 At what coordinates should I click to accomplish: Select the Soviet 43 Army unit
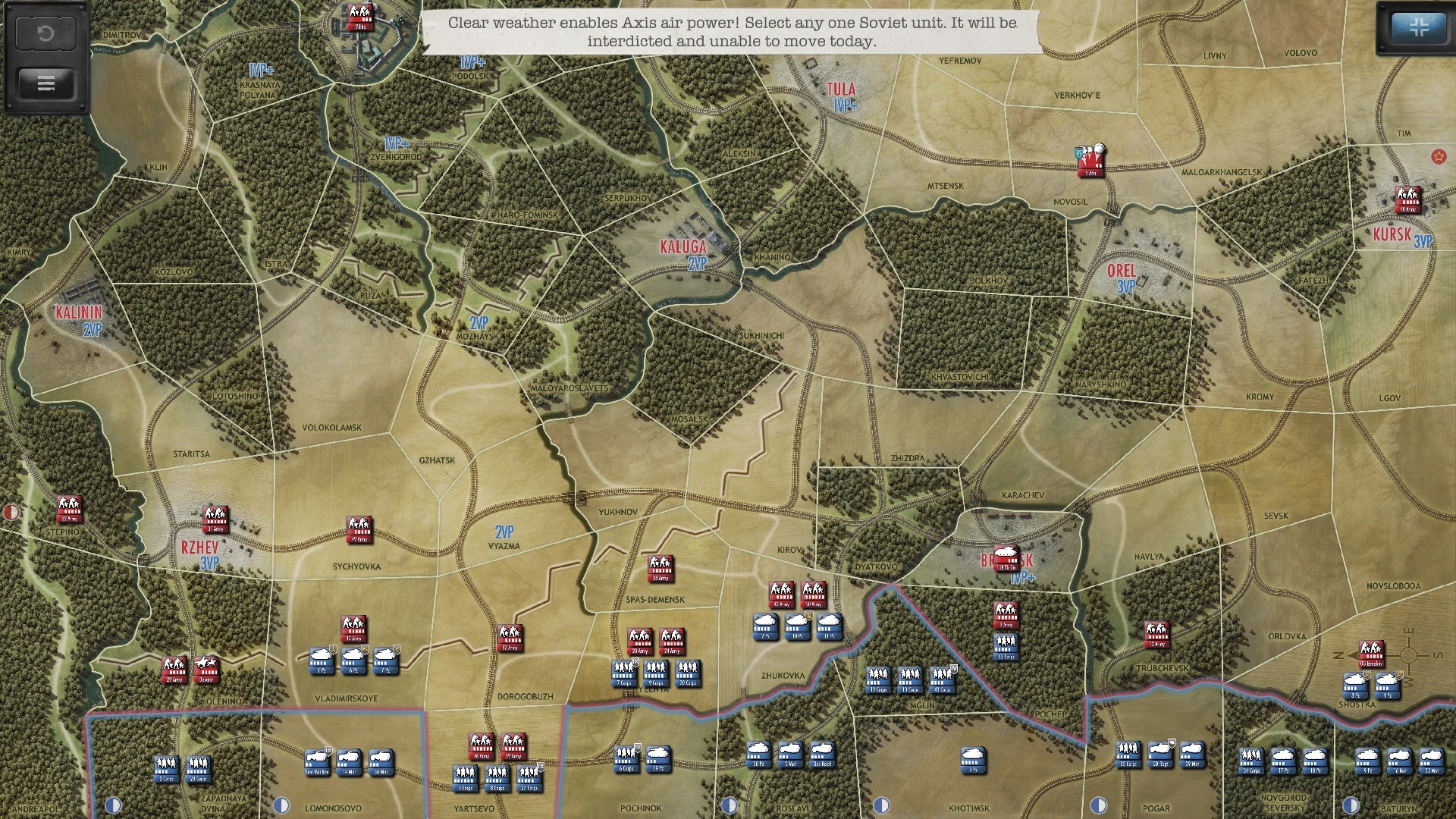pyautogui.click(x=781, y=595)
